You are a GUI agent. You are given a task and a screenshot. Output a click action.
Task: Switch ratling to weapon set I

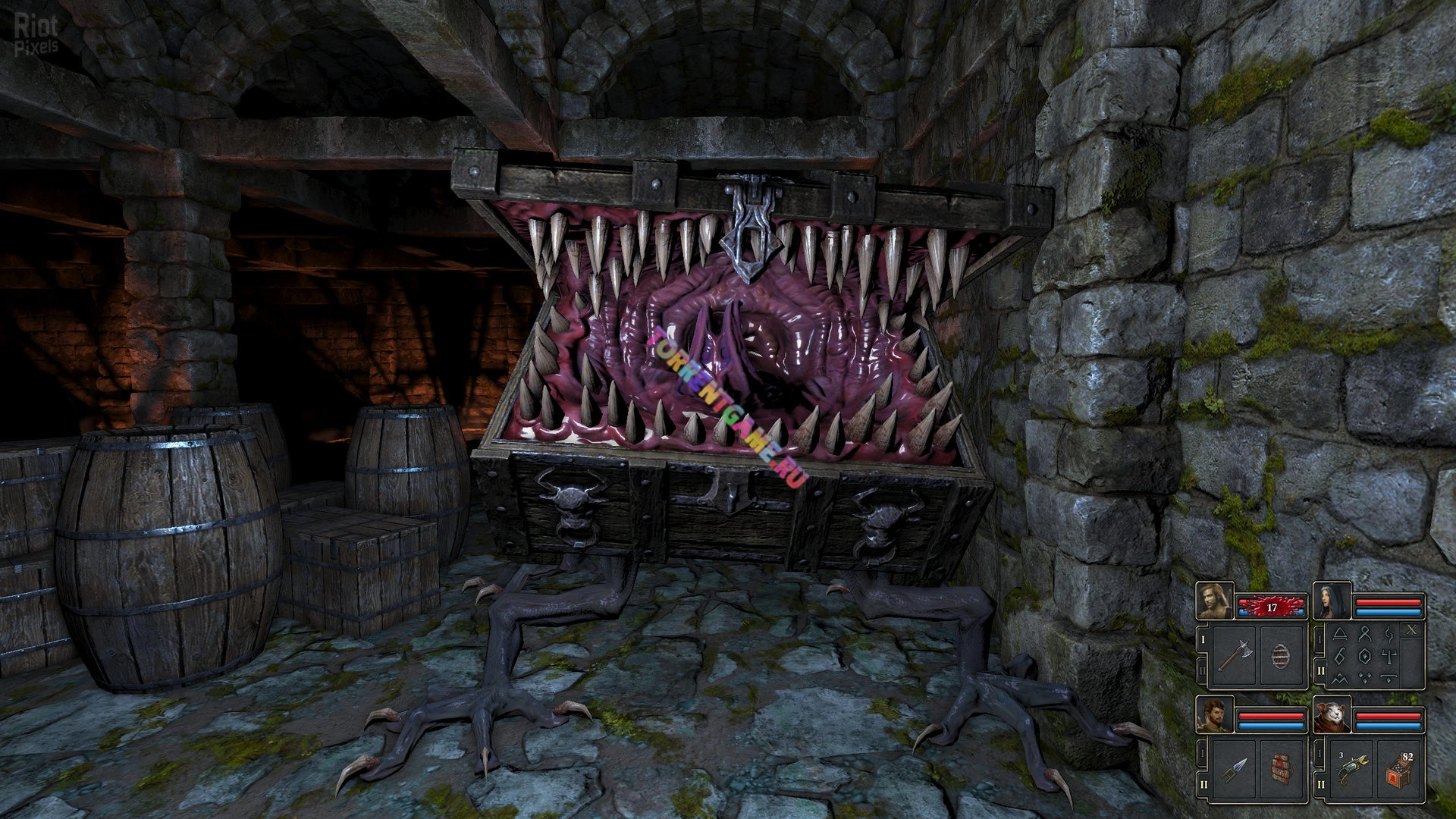point(1320,754)
